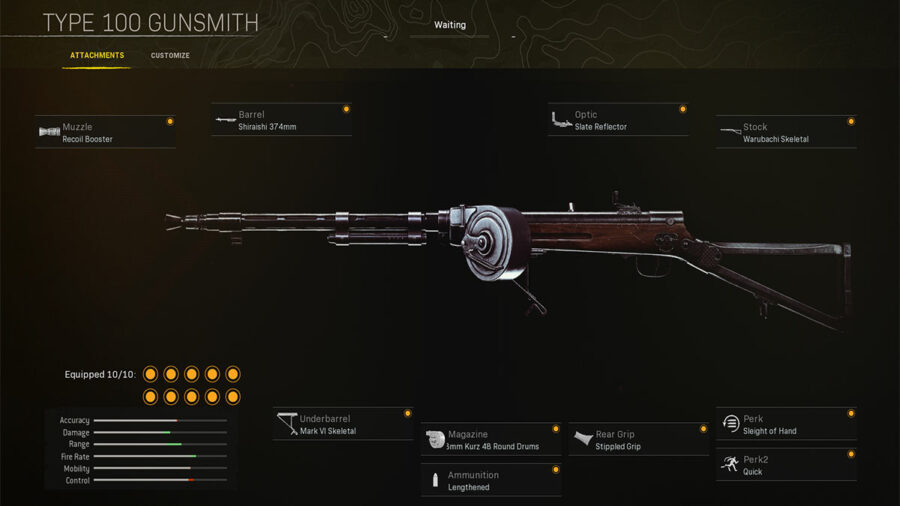Choose the Optic Slate Reflector slot
Image resolution: width=900 pixels, height=506 pixels.
(618, 120)
